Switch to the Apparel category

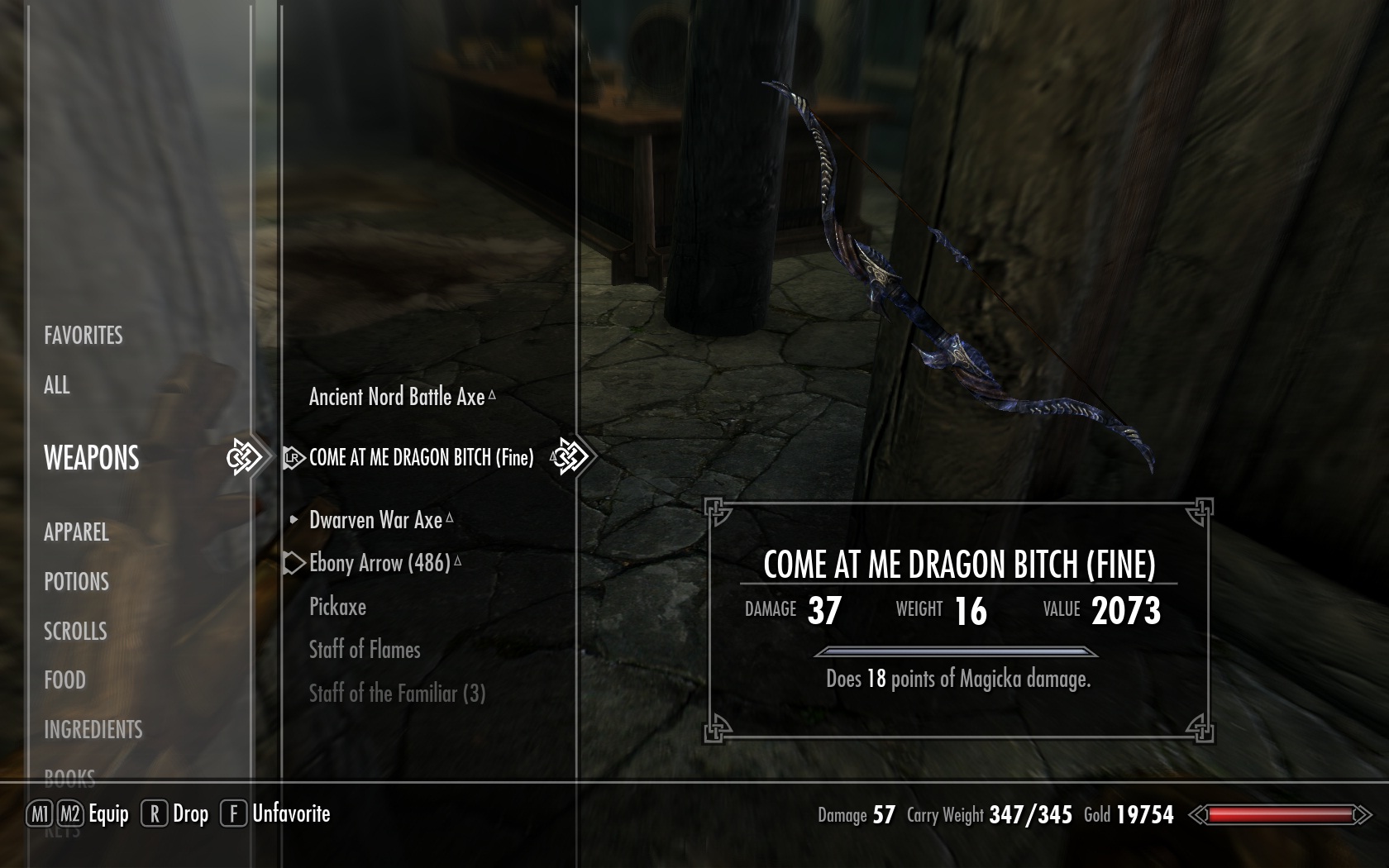tap(76, 532)
